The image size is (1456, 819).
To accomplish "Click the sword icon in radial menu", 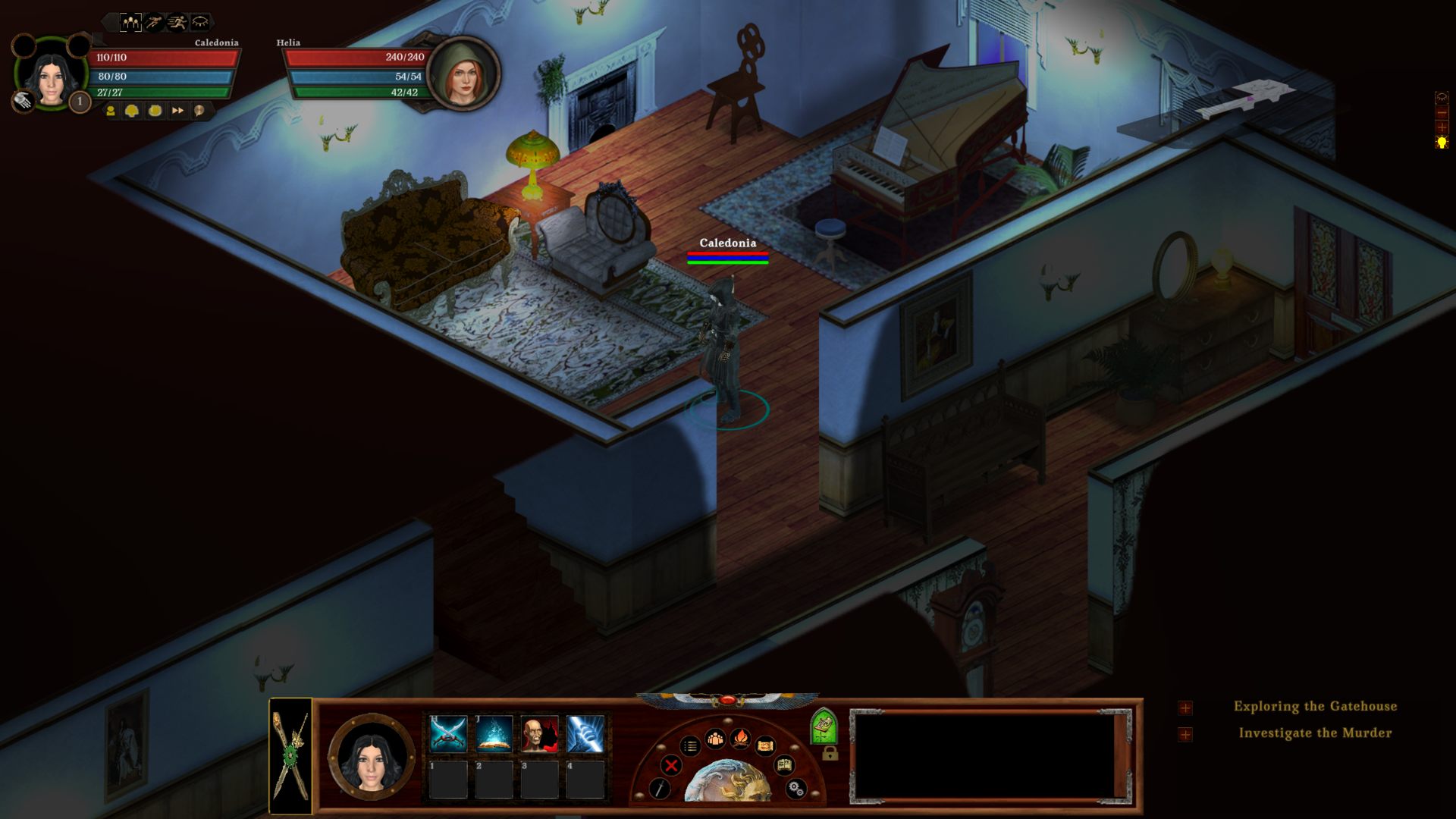I will tap(660, 789).
